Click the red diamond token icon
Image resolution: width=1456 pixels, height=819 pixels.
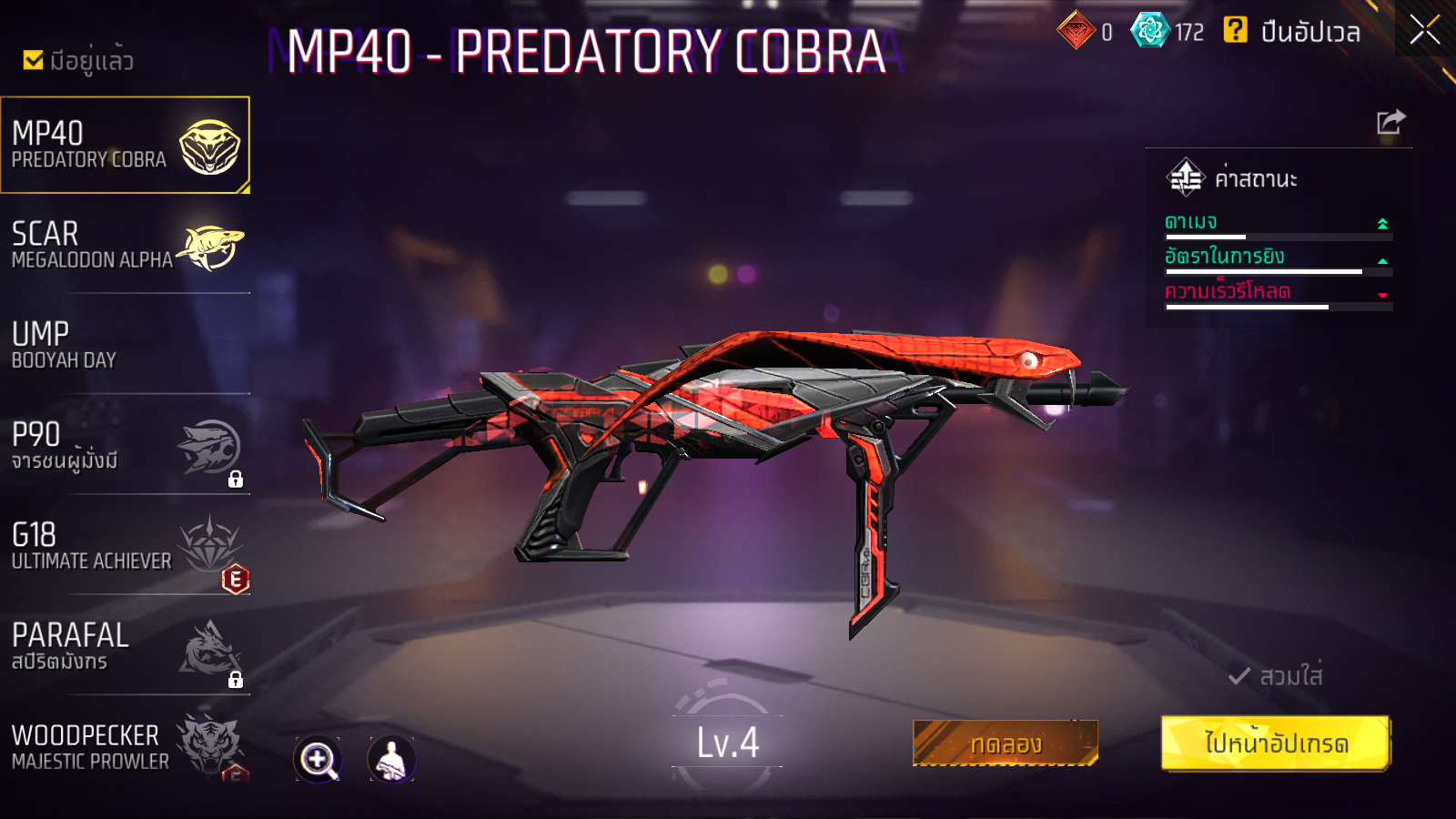tap(1076, 30)
